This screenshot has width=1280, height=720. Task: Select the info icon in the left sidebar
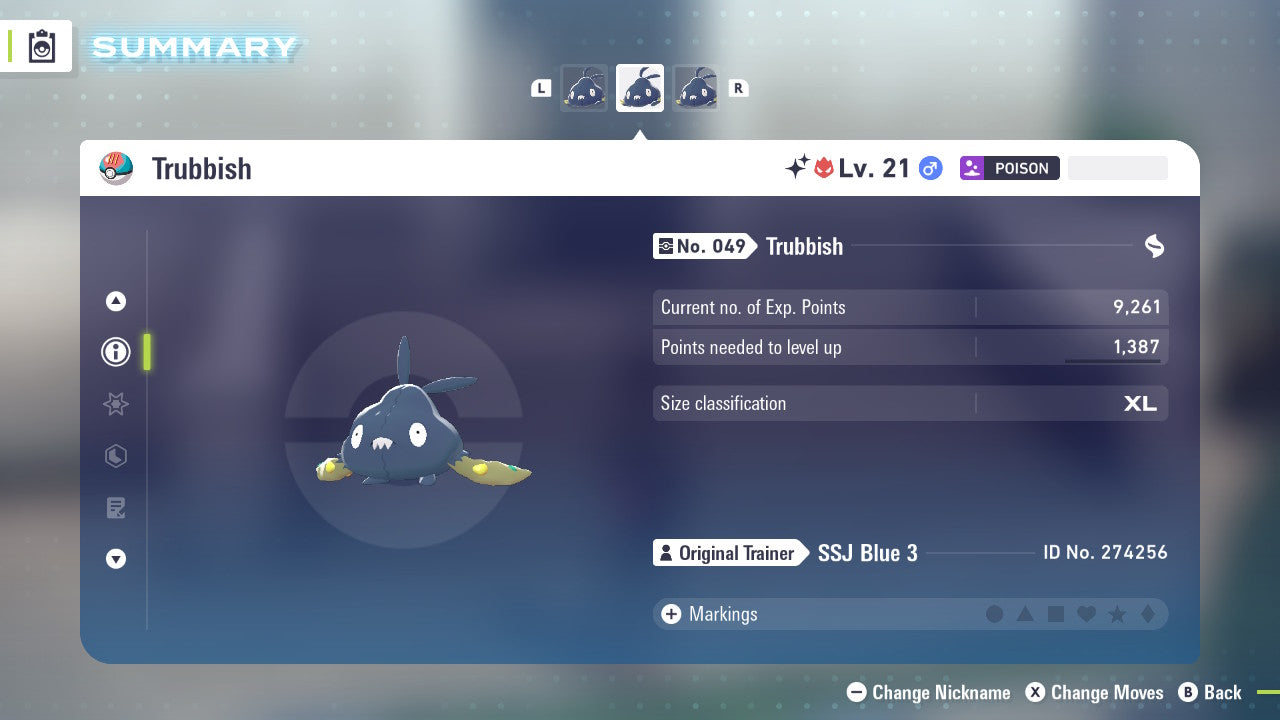click(116, 352)
